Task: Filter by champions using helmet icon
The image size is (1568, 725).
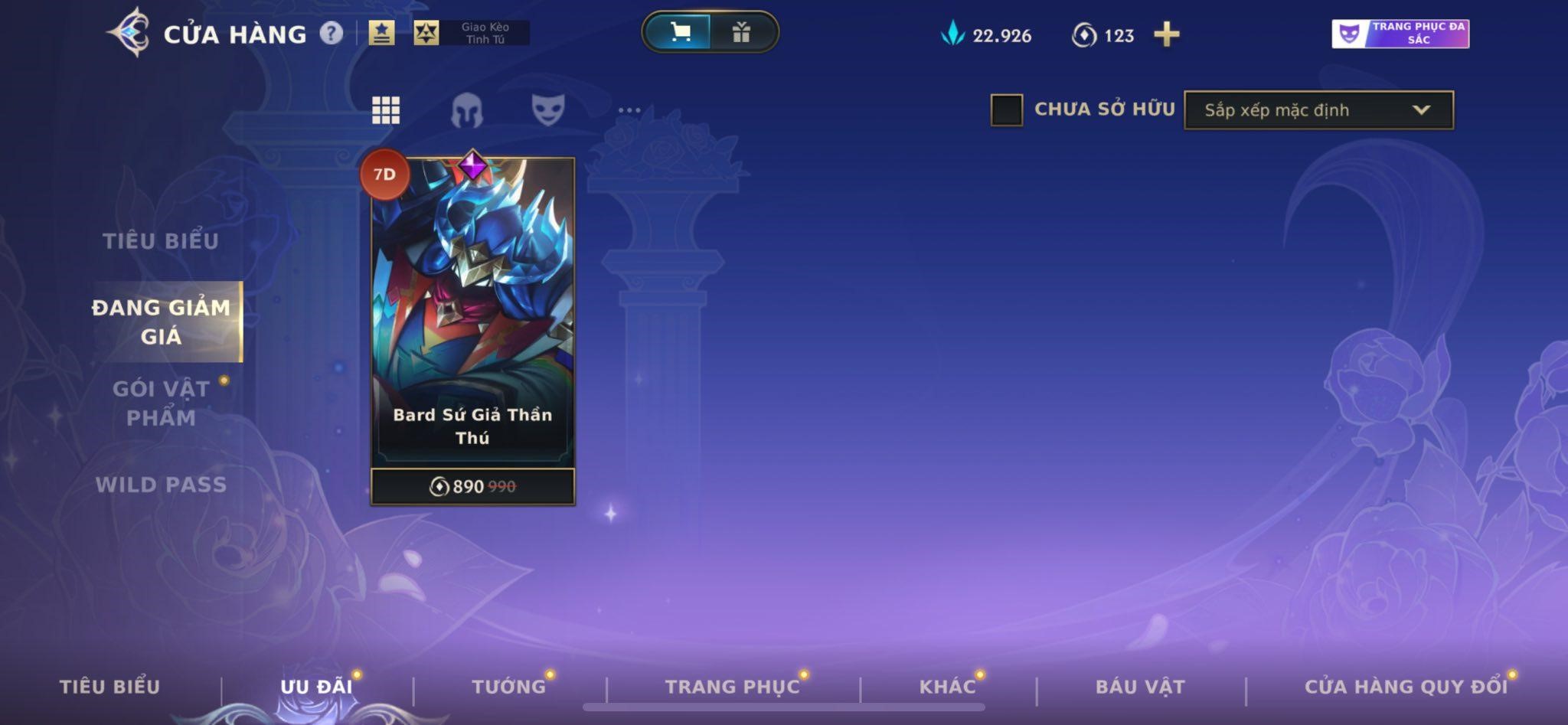Action: tap(466, 110)
